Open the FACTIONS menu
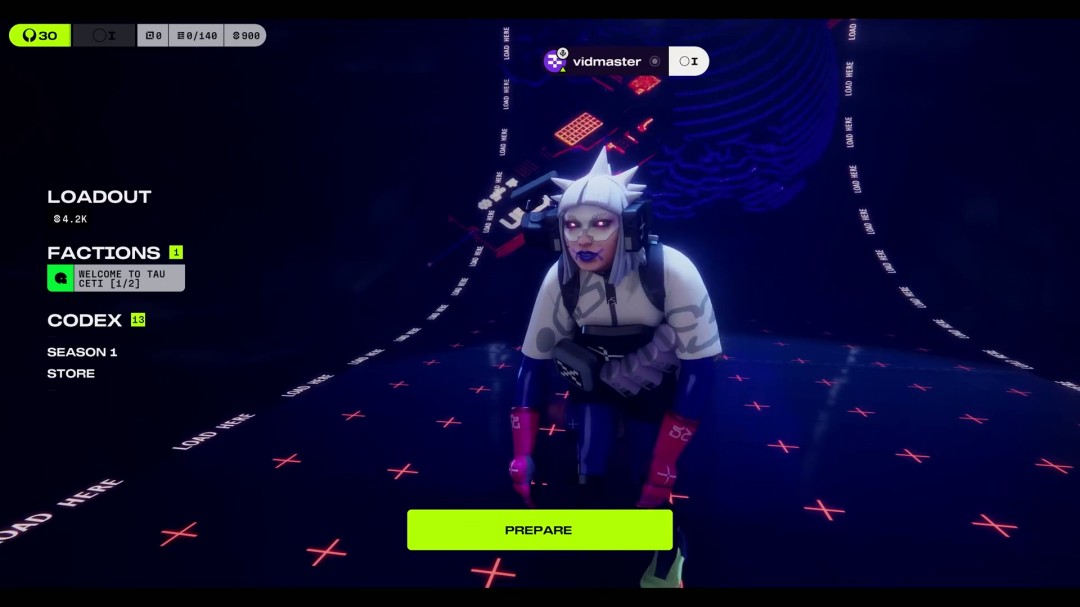The image size is (1080, 607). pos(103,253)
